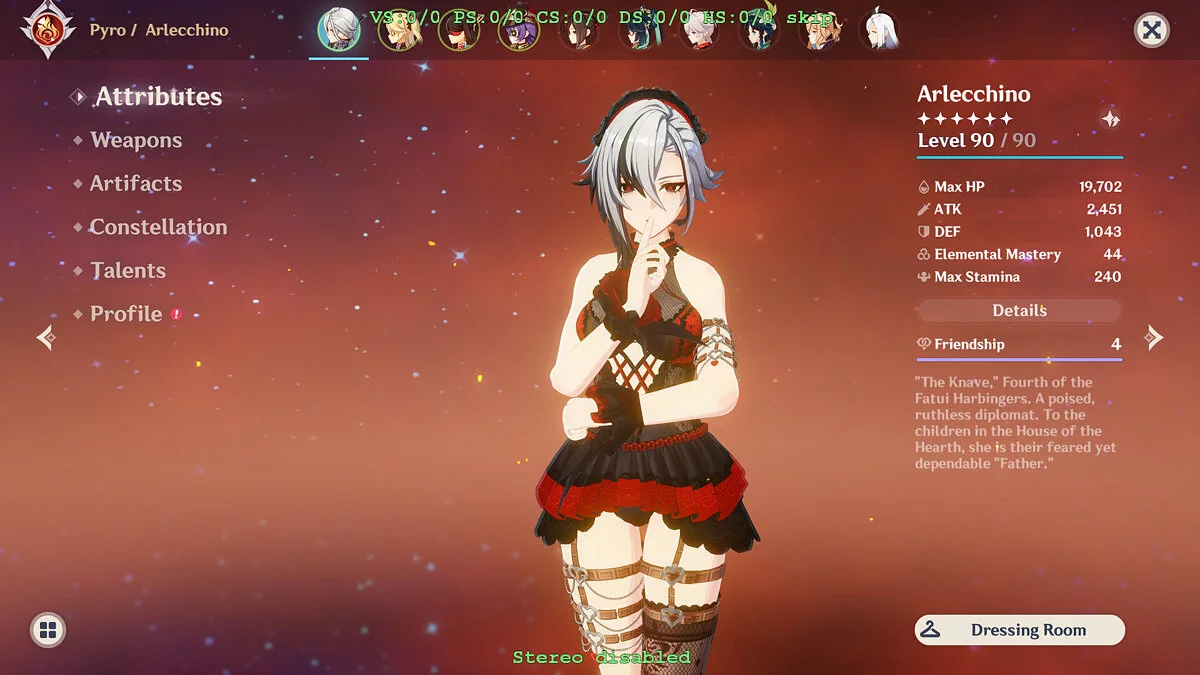
Task: Click the sparkle icon beside Arlecchino's name
Action: [1110, 119]
